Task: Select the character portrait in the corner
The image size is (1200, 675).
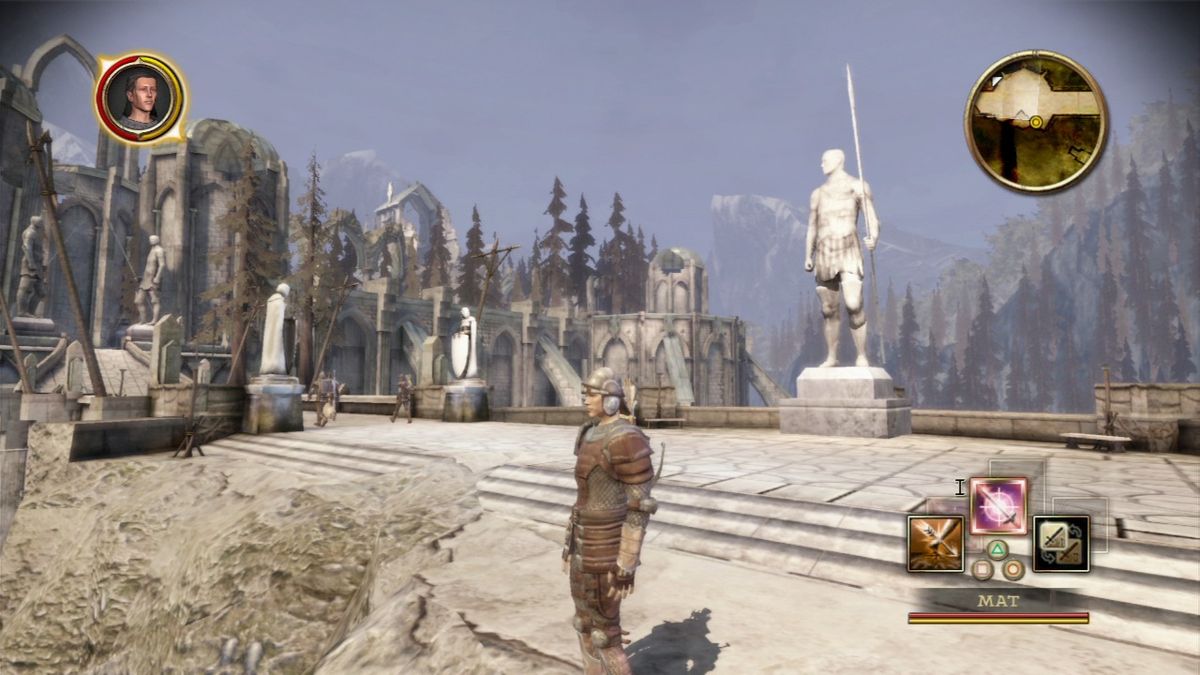Action: click(x=140, y=97)
